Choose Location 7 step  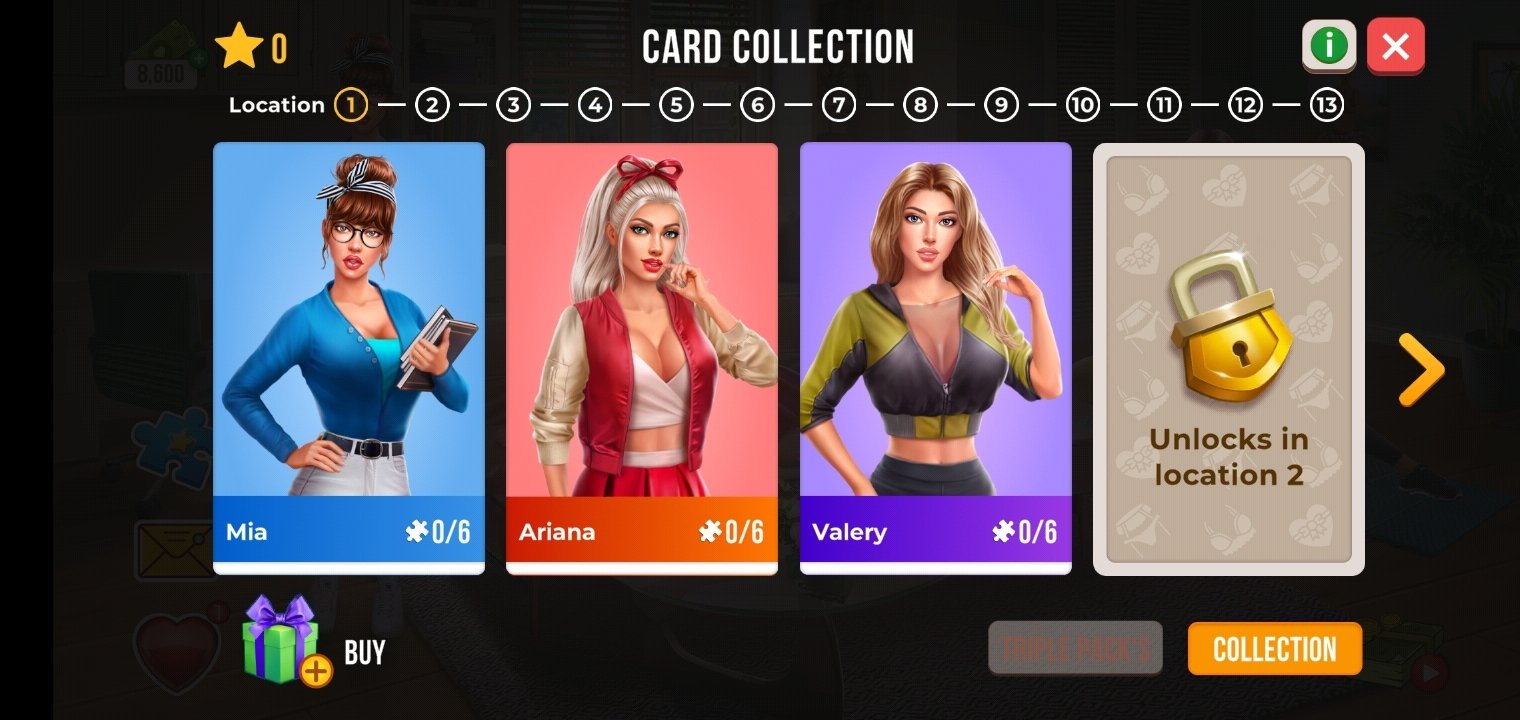(839, 105)
